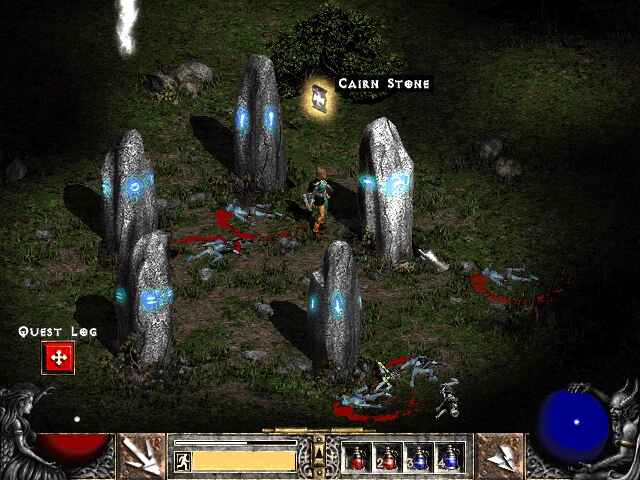Use the blue mana potion in belt slot 4
The height and width of the screenshot is (480, 640).
tap(450, 458)
